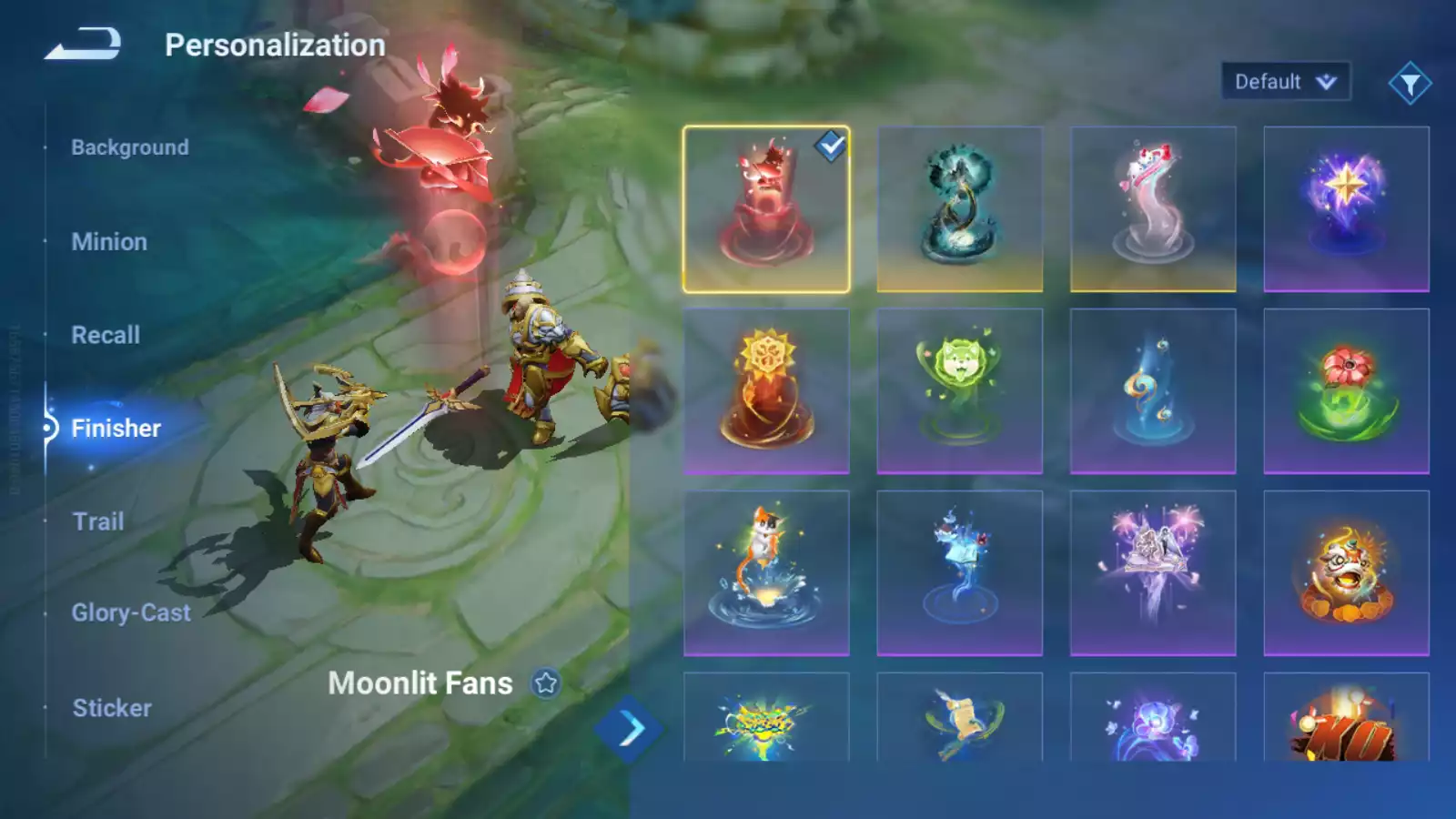Pick the purple star crystal finisher

pos(1346,209)
